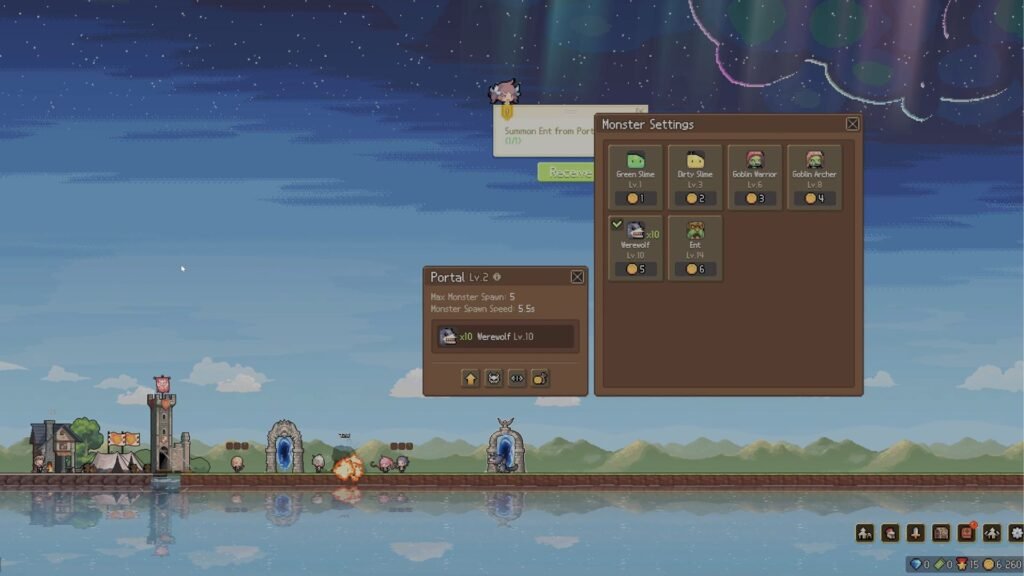This screenshot has width=1024, height=576.
Task: Click the Werewolf Lv.10 row in Portal
Action: 505,337
